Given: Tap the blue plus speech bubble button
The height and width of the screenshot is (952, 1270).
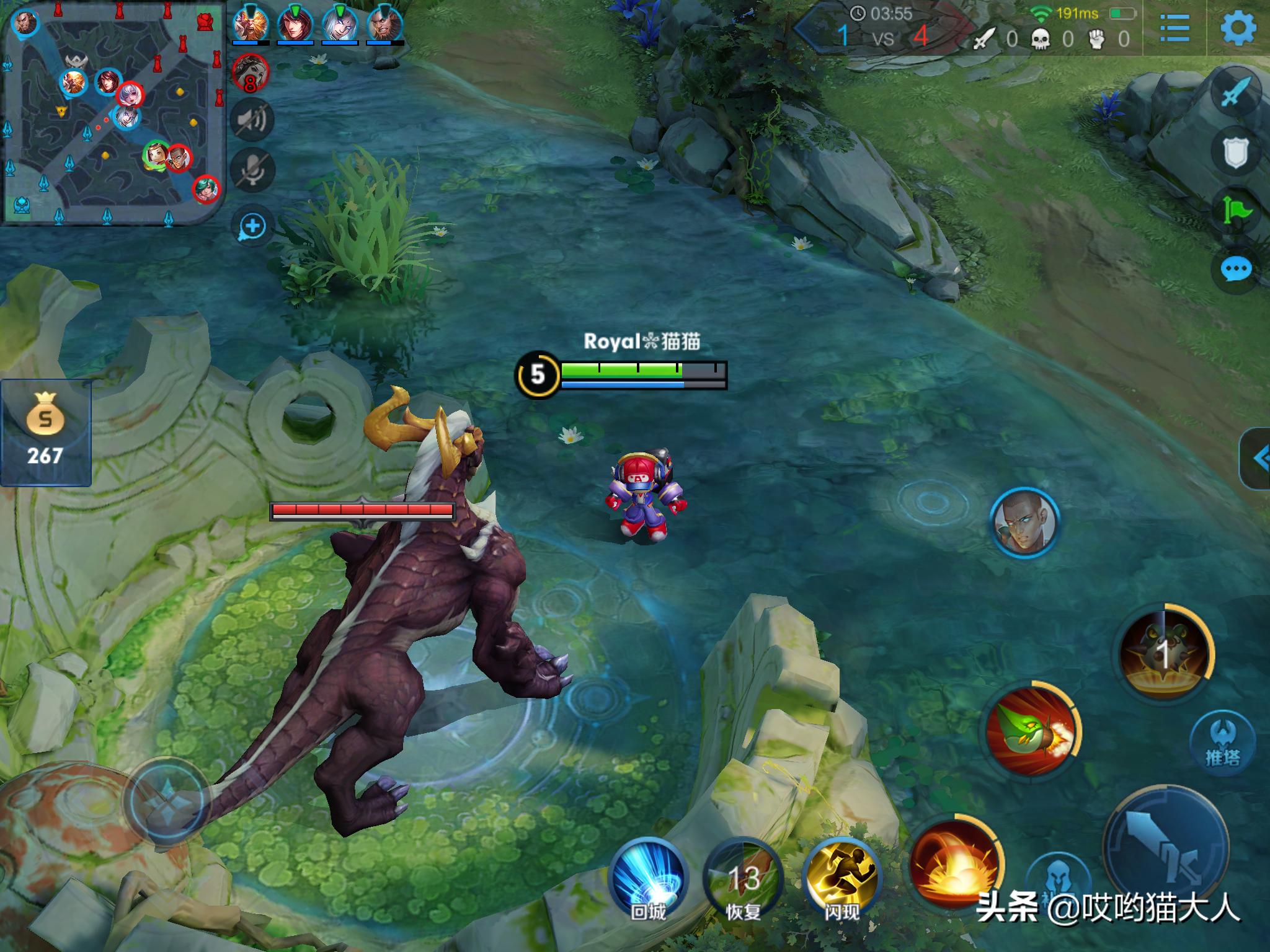Looking at the screenshot, I should click(252, 226).
